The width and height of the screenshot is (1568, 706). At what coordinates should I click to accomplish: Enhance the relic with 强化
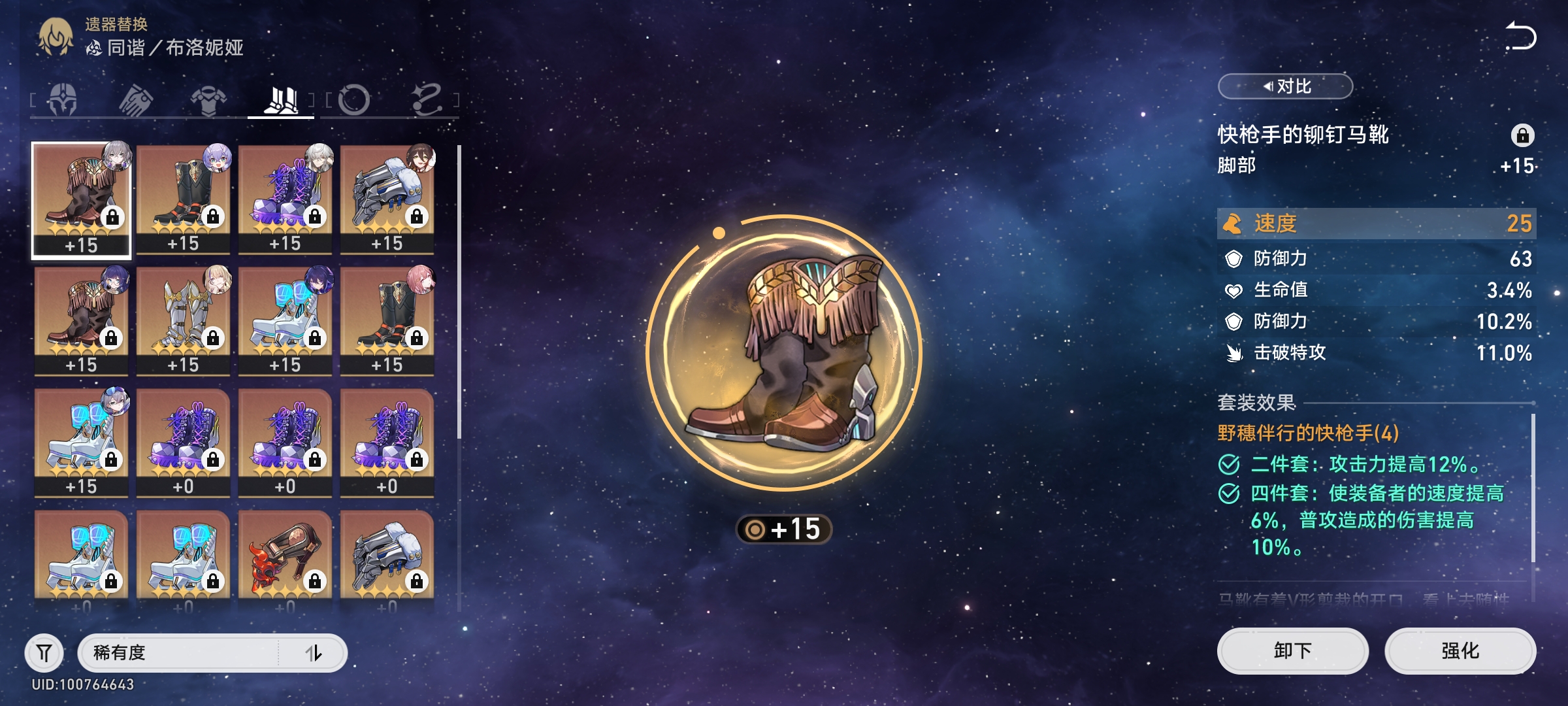(x=1460, y=650)
